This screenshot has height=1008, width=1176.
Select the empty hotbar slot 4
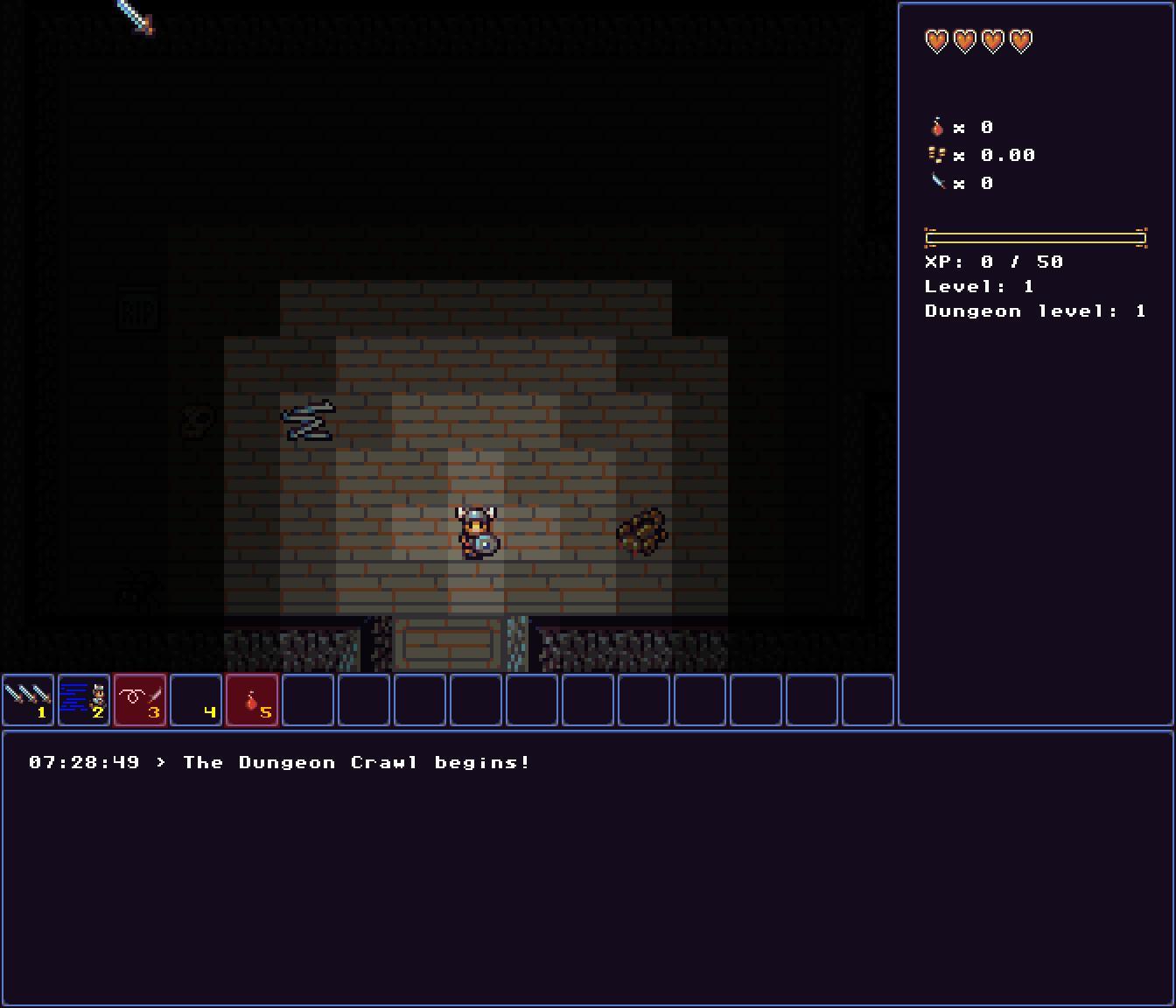197,700
